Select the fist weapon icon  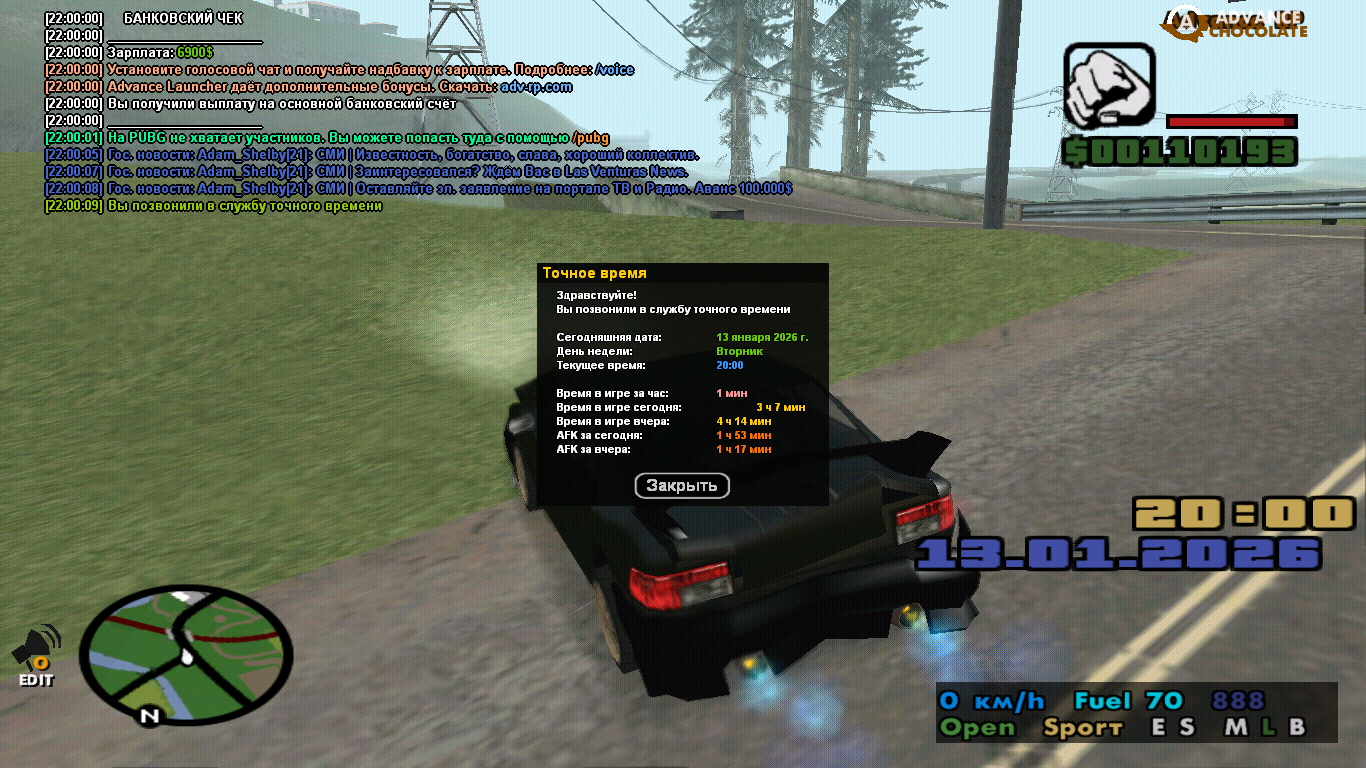click(x=1108, y=86)
